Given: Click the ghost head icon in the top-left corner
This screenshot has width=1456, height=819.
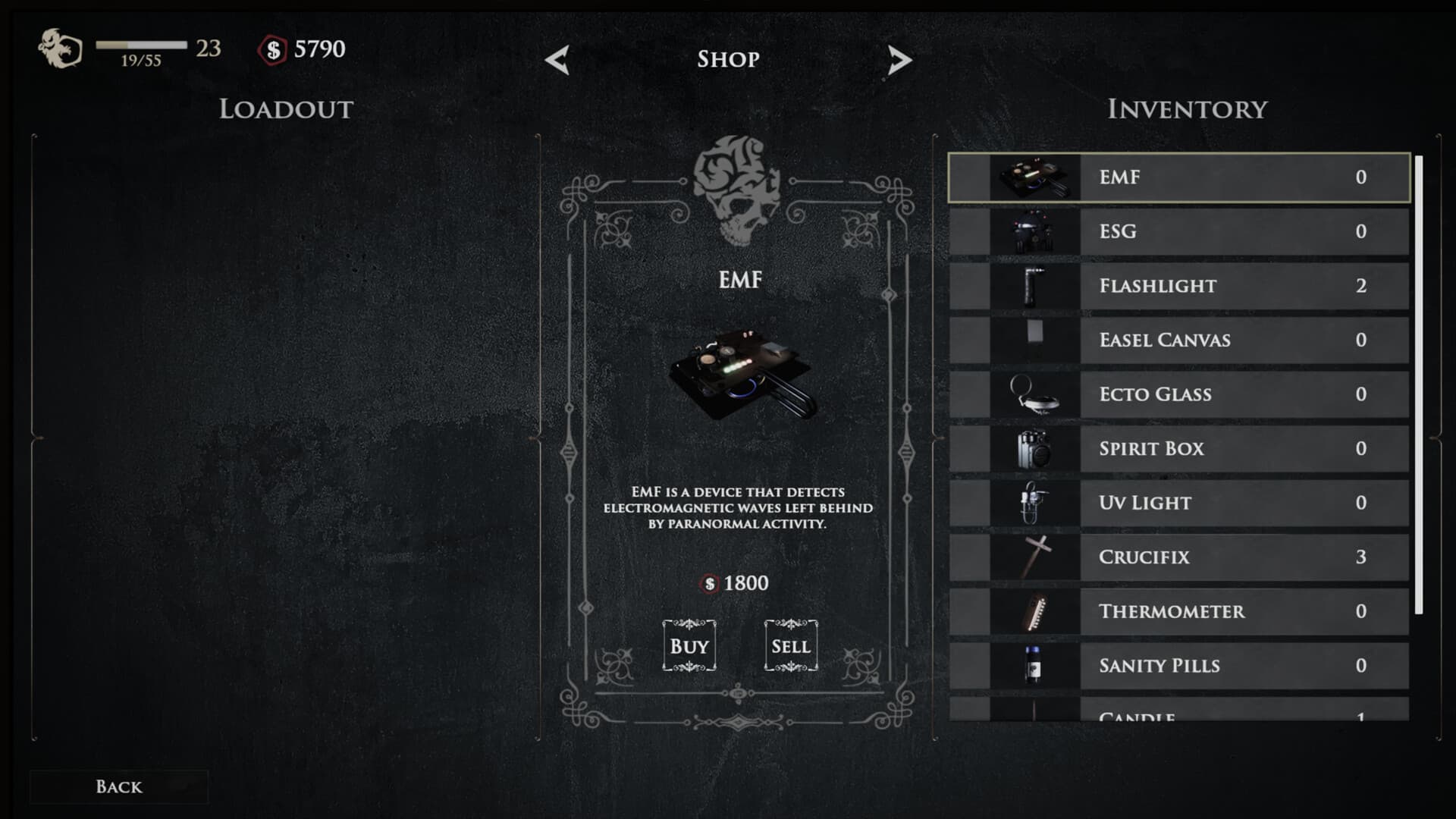Looking at the screenshot, I should pyautogui.click(x=60, y=49).
